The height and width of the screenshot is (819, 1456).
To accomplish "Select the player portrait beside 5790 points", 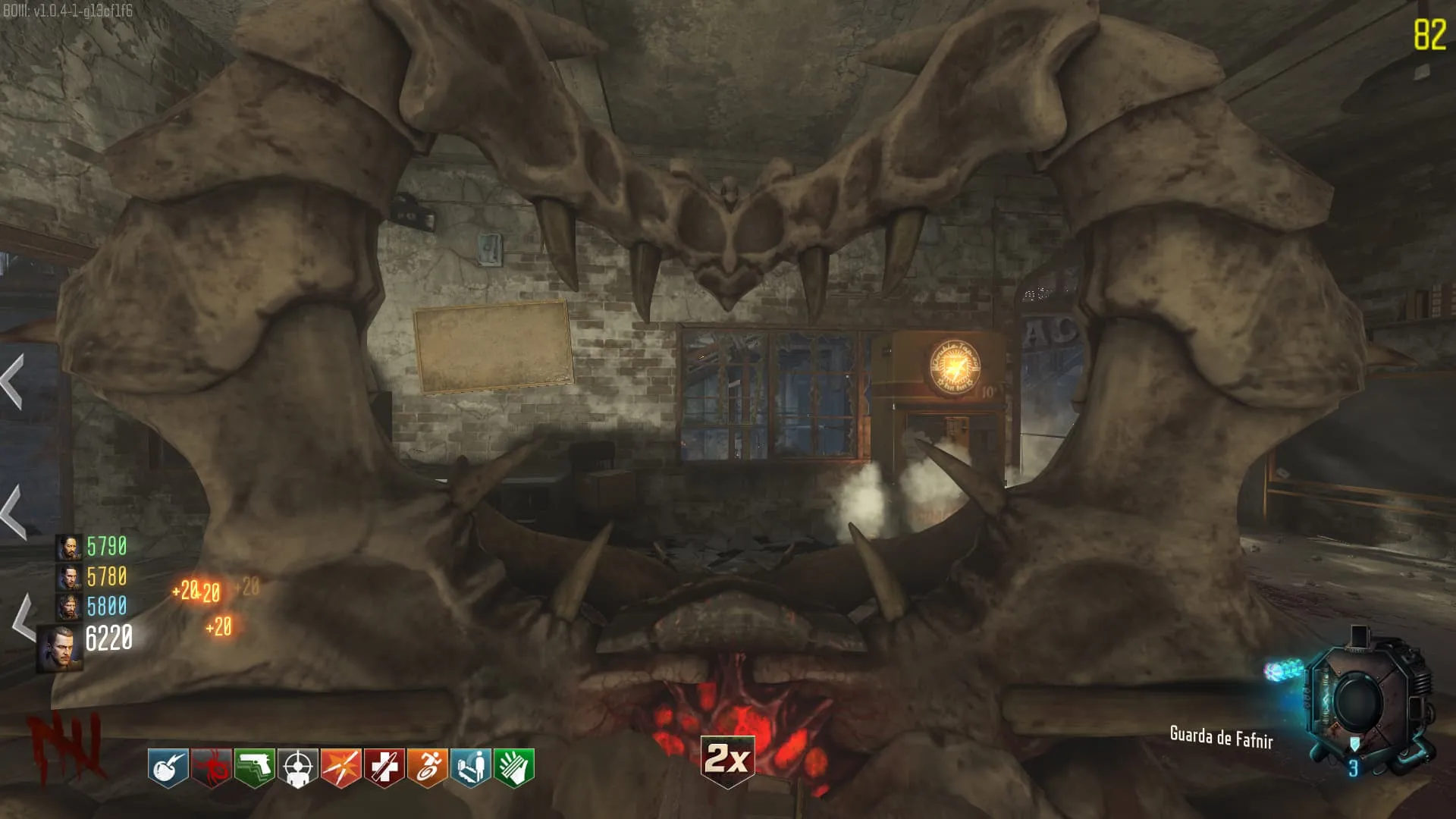I will [69, 547].
